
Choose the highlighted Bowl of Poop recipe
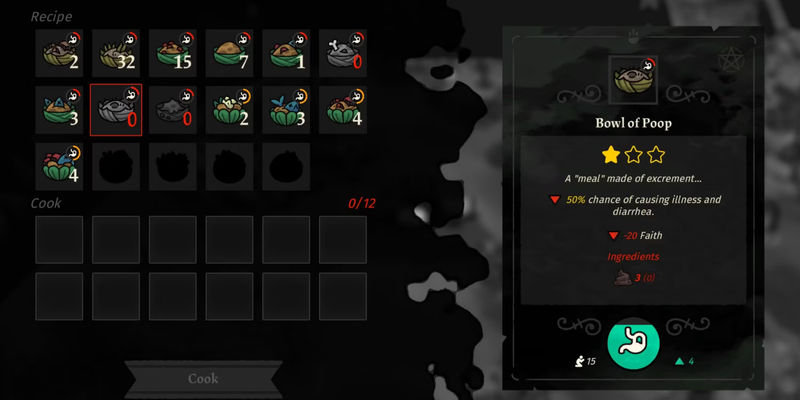coord(116,110)
